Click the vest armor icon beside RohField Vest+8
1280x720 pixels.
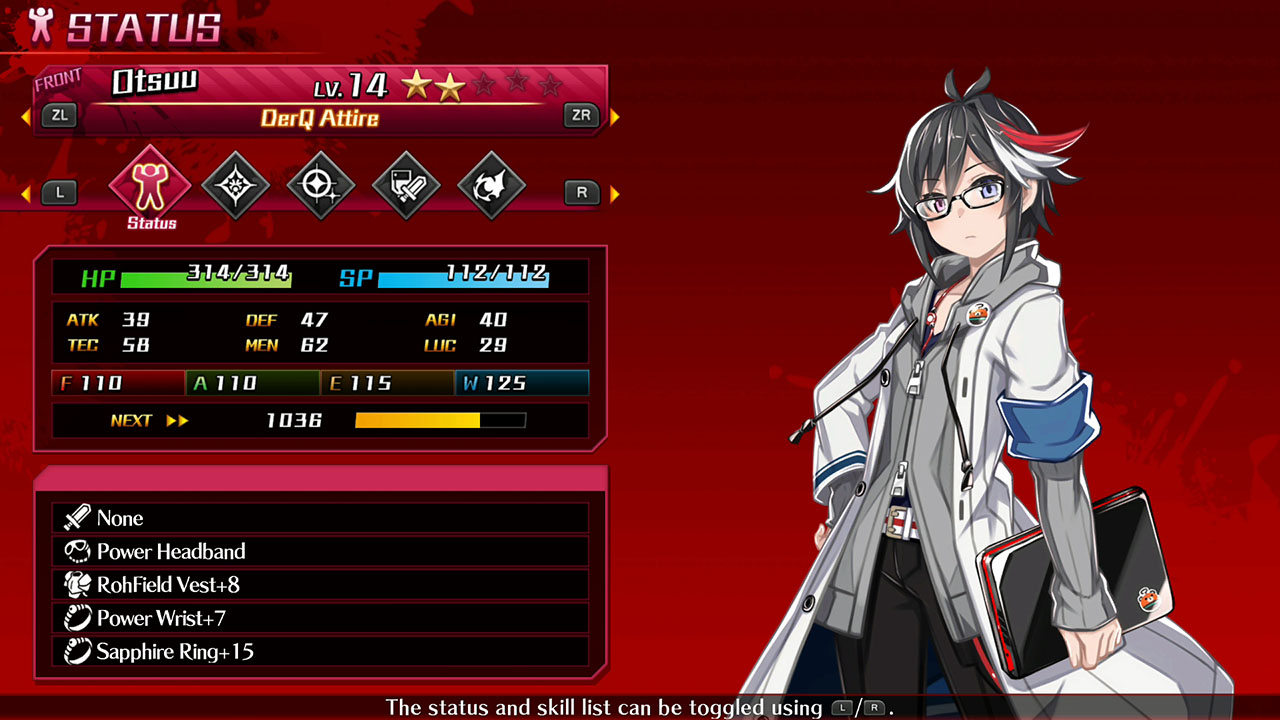[77, 583]
